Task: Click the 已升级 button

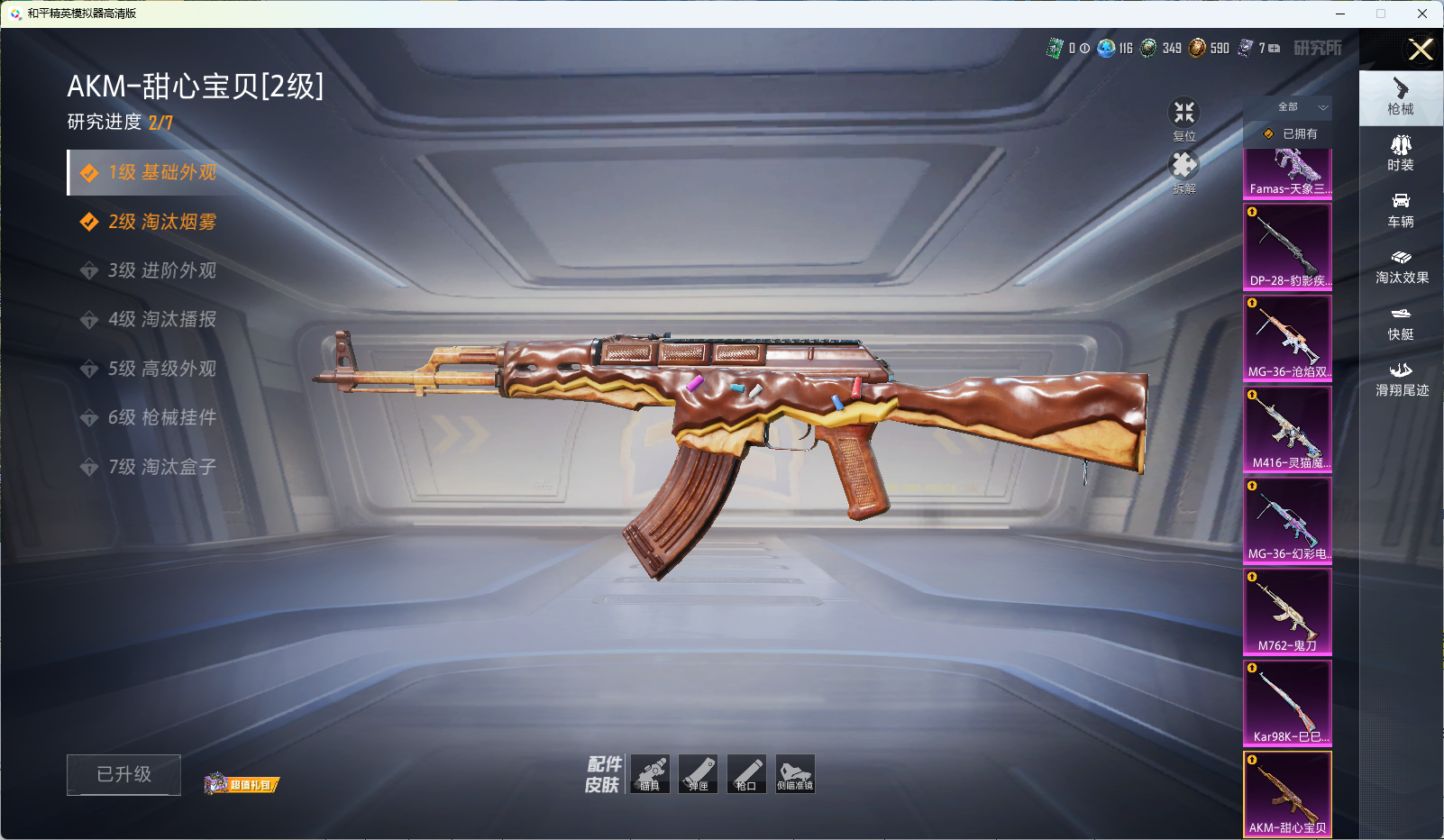Action: tap(123, 775)
